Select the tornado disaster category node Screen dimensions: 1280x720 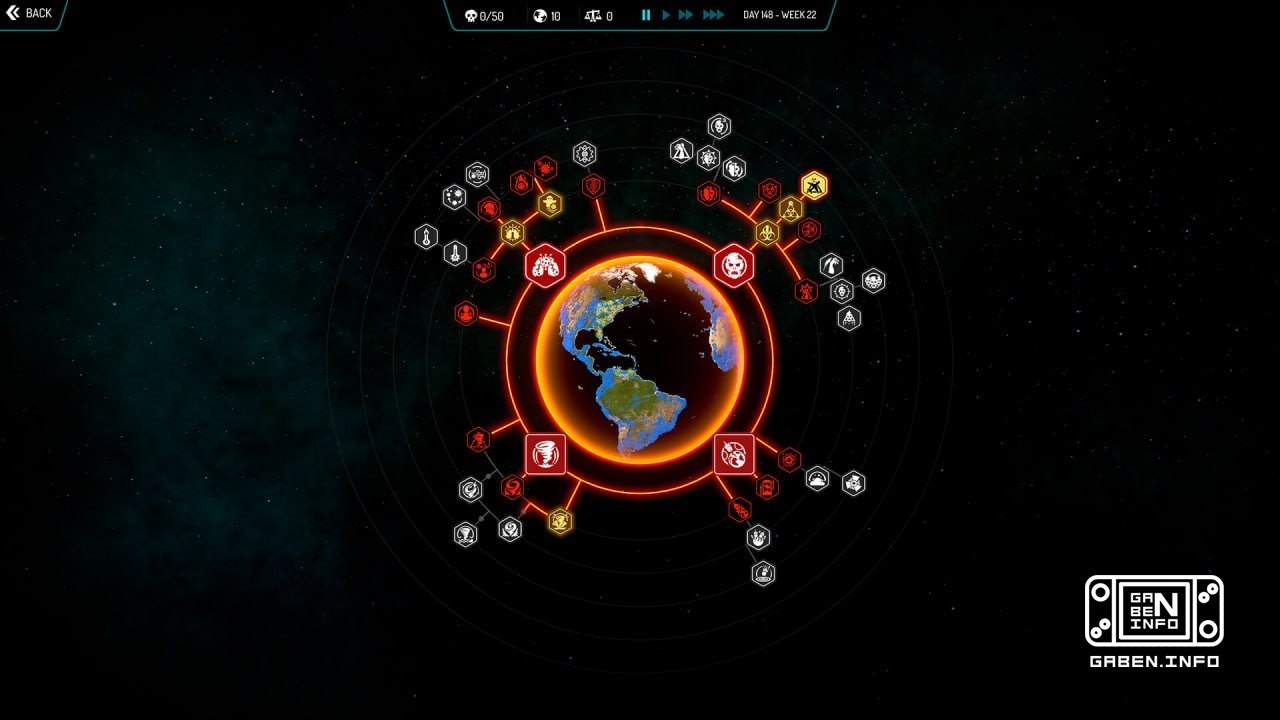pyautogui.click(x=545, y=454)
